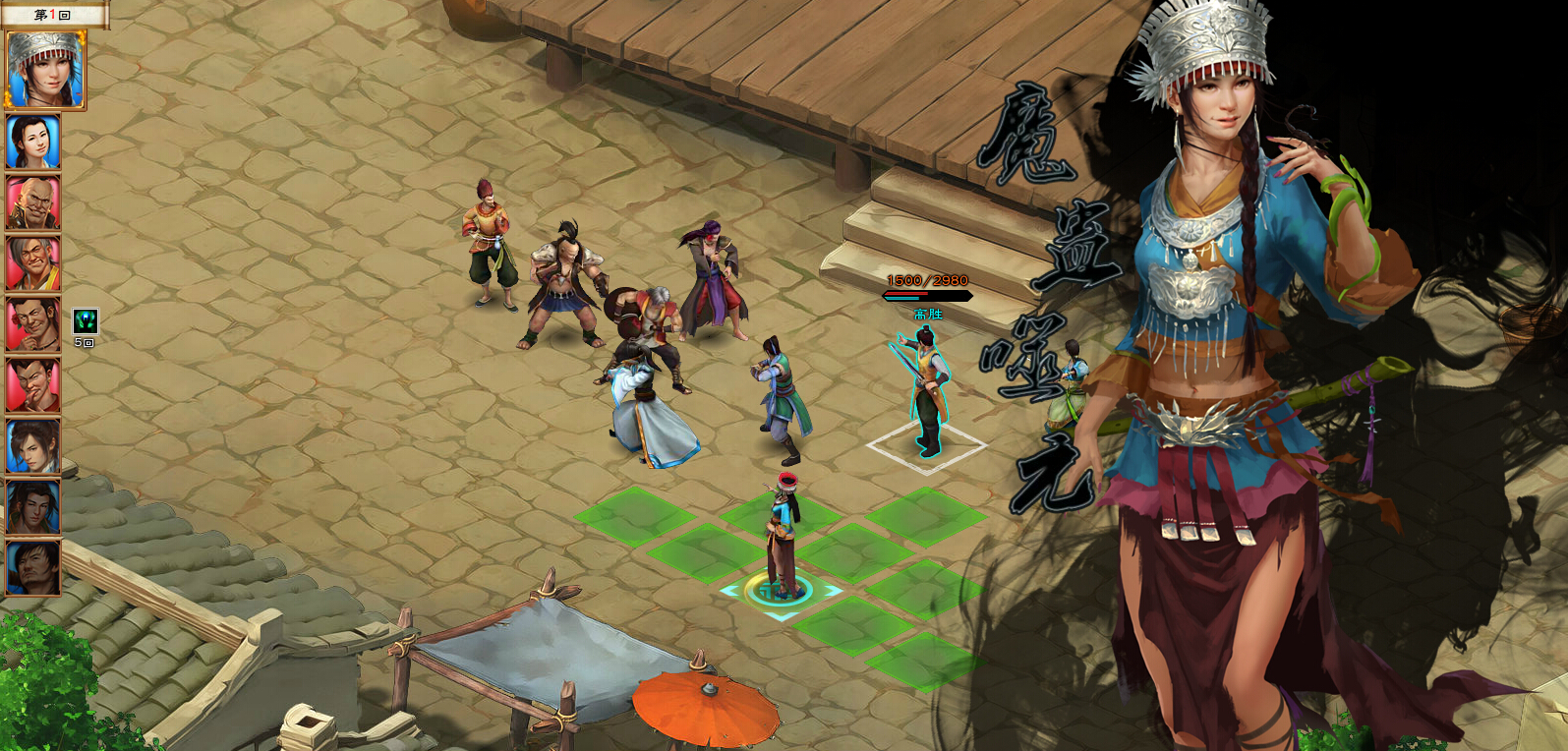Click the portrait beside the green buff icon

pyautogui.click(x=33, y=324)
